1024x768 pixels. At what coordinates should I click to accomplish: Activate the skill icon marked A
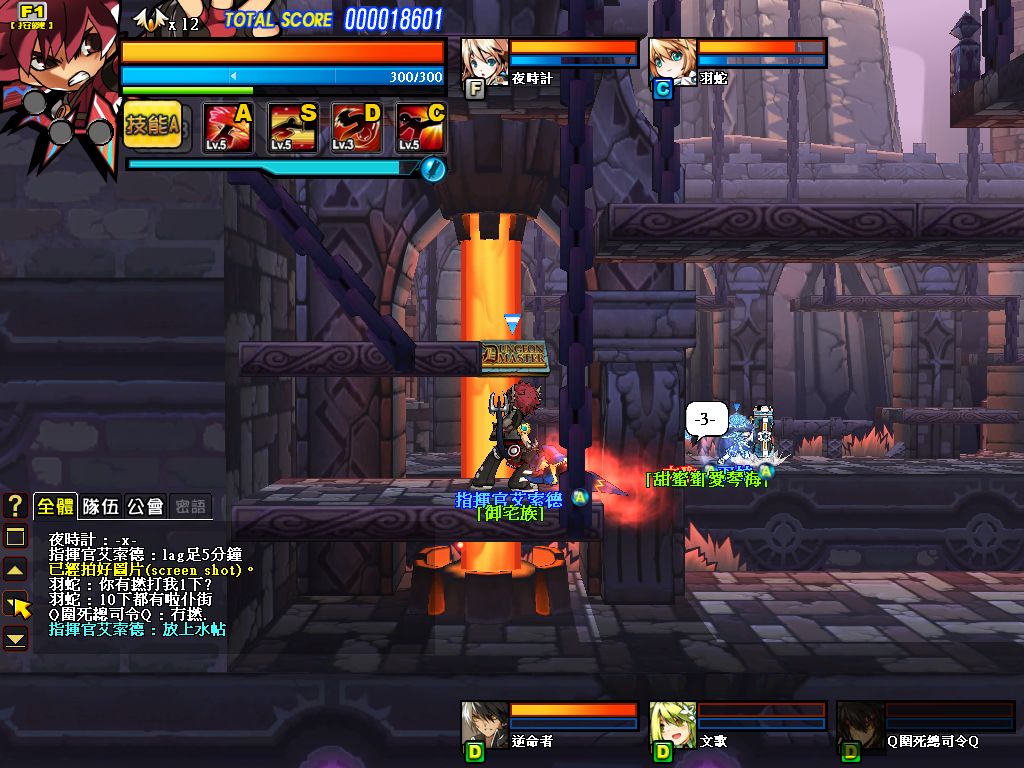(x=228, y=127)
